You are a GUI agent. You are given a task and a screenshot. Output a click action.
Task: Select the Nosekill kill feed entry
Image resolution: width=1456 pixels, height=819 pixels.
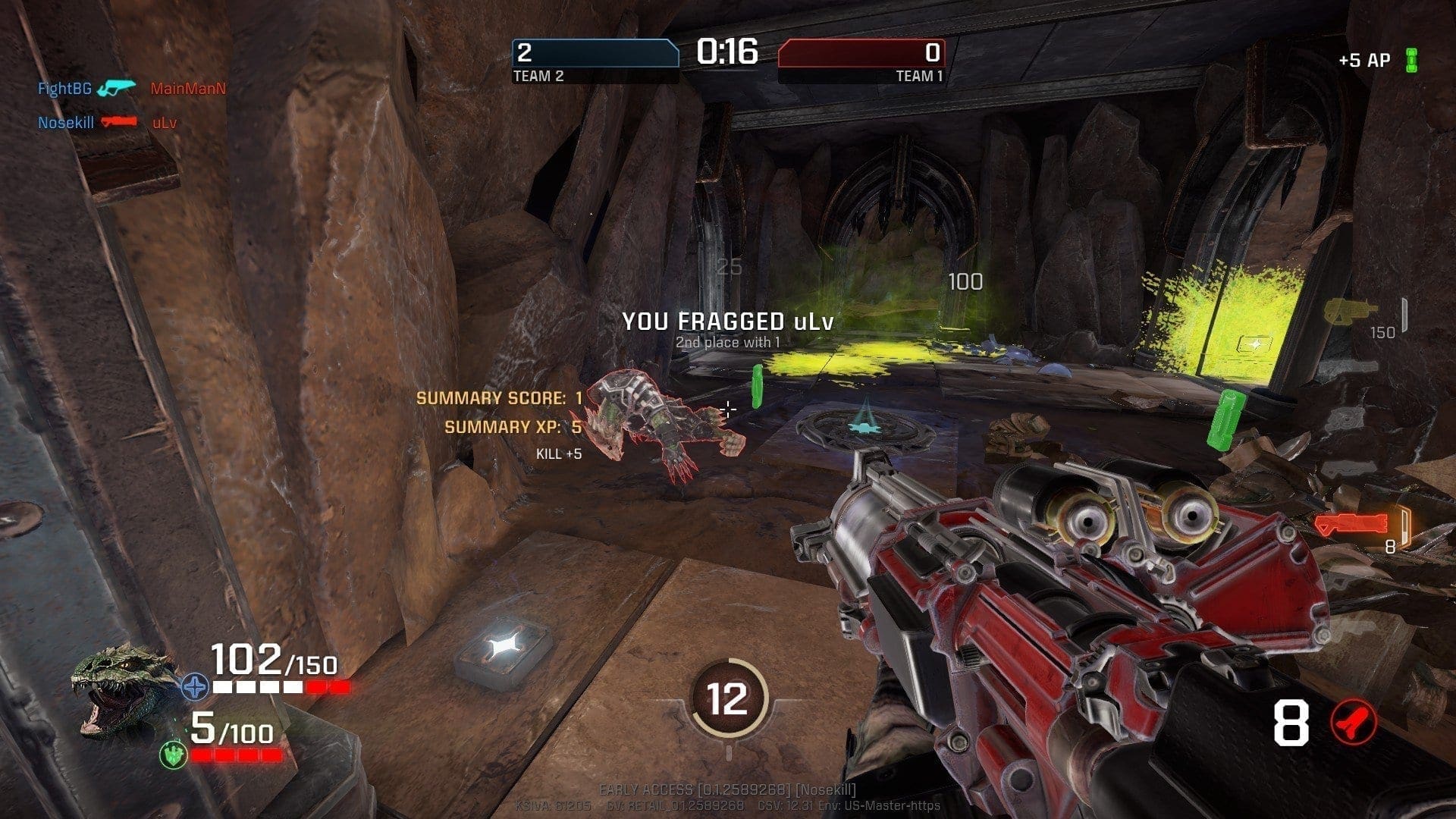coord(66,122)
